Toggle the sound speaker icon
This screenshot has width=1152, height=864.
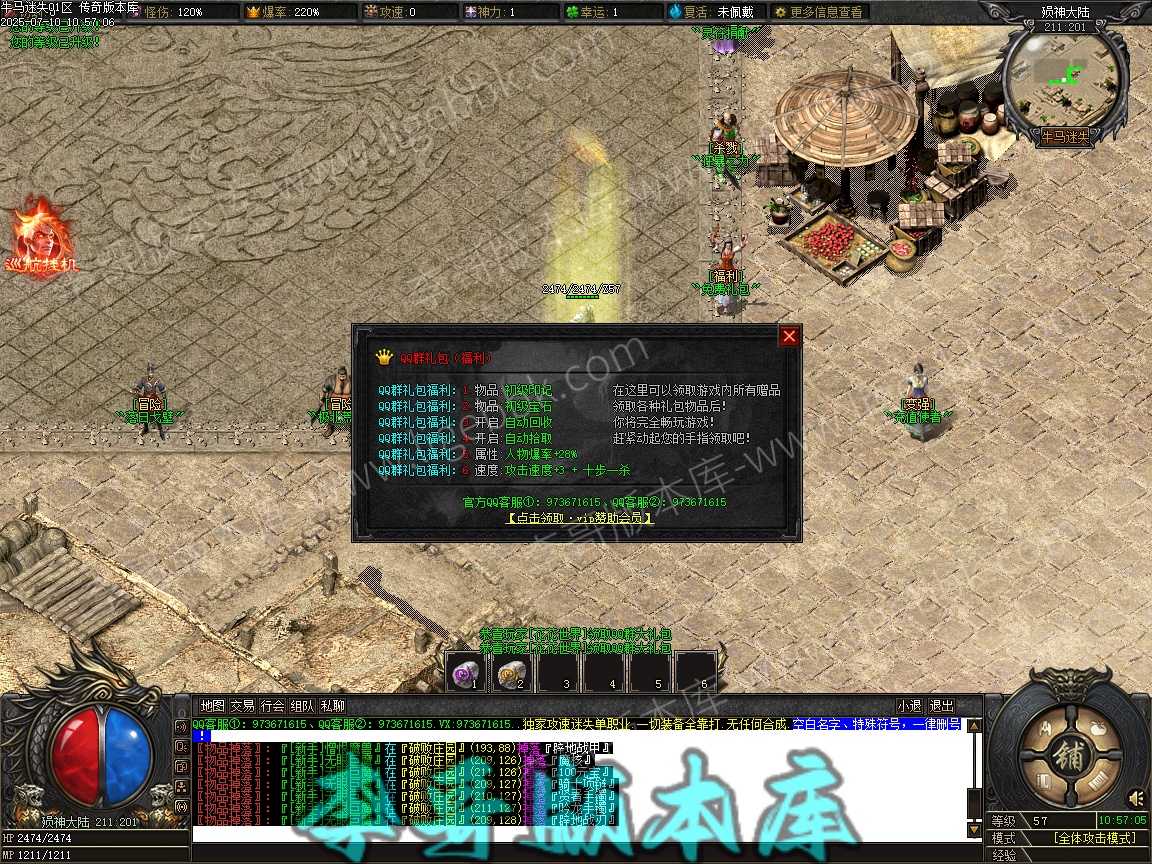click(1136, 798)
